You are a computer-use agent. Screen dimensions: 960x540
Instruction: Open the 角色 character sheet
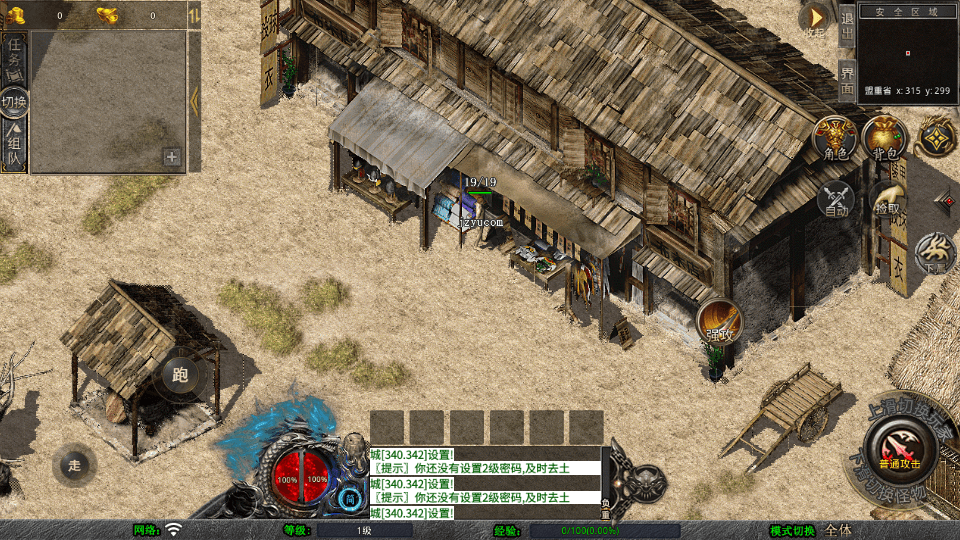point(835,137)
